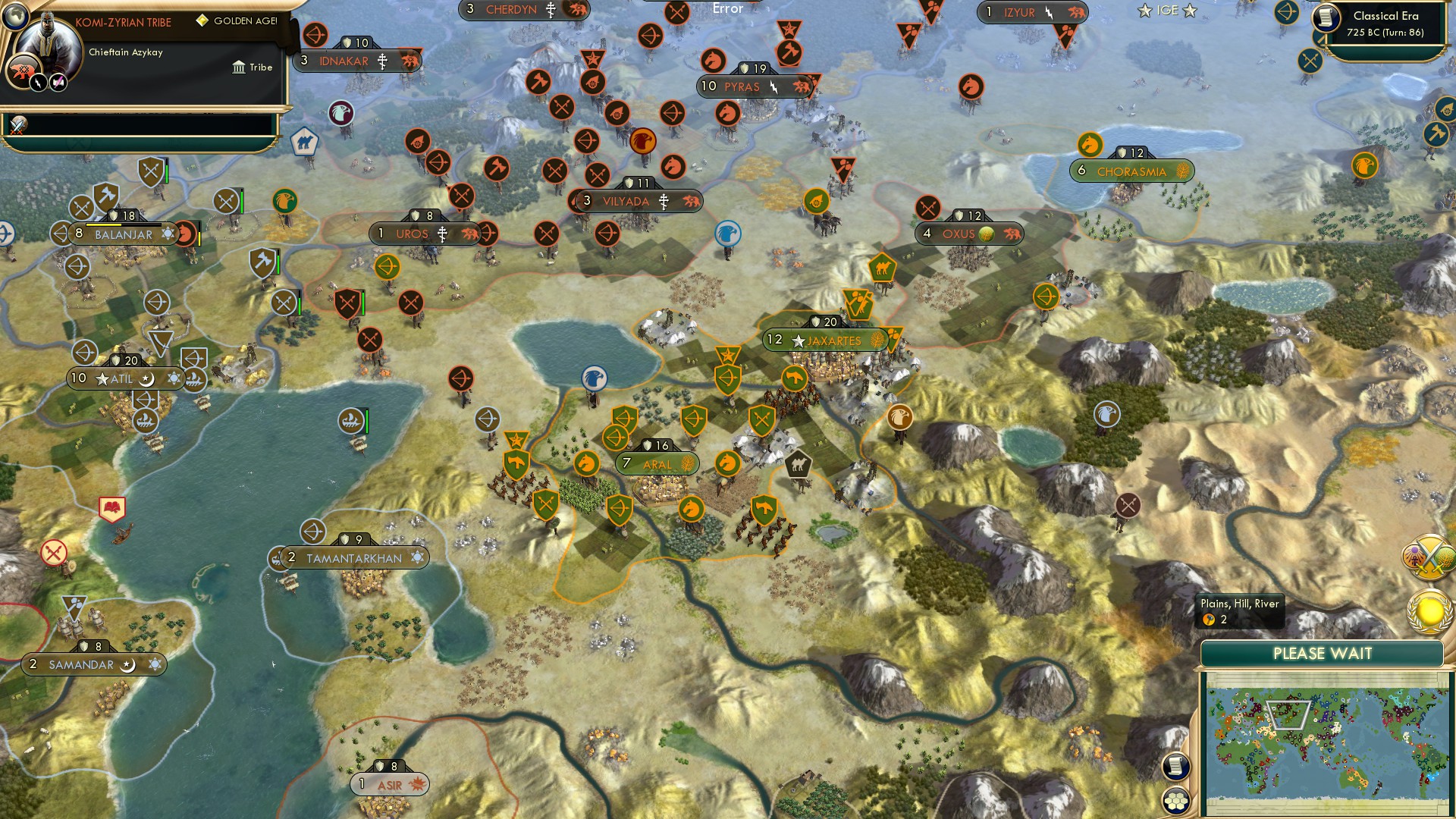Select the Aral city banner
Image resolution: width=1456 pixels, height=819 pixels.
tap(658, 462)
